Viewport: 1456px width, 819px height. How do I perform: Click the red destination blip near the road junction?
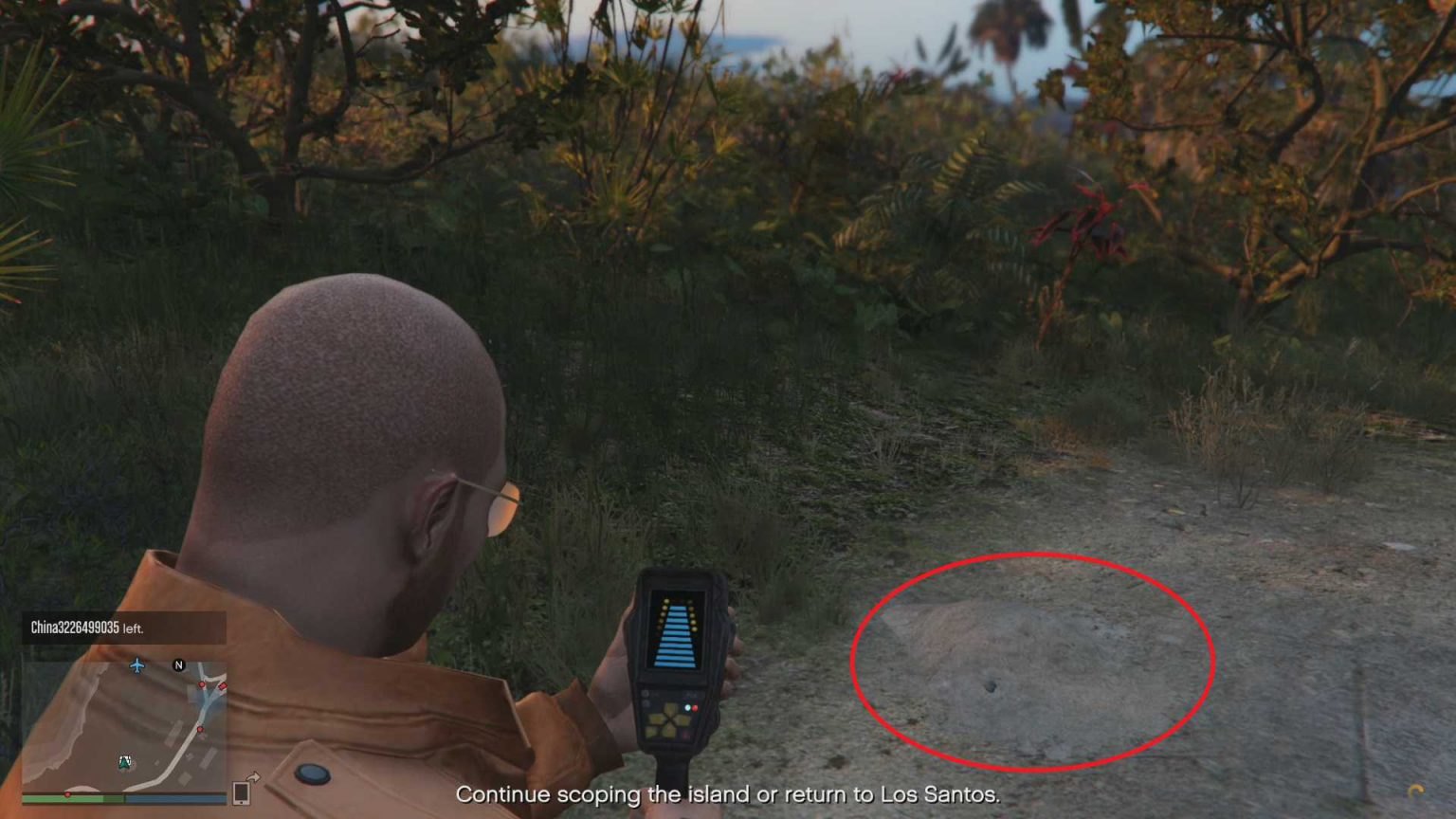(x=202, y=684)
